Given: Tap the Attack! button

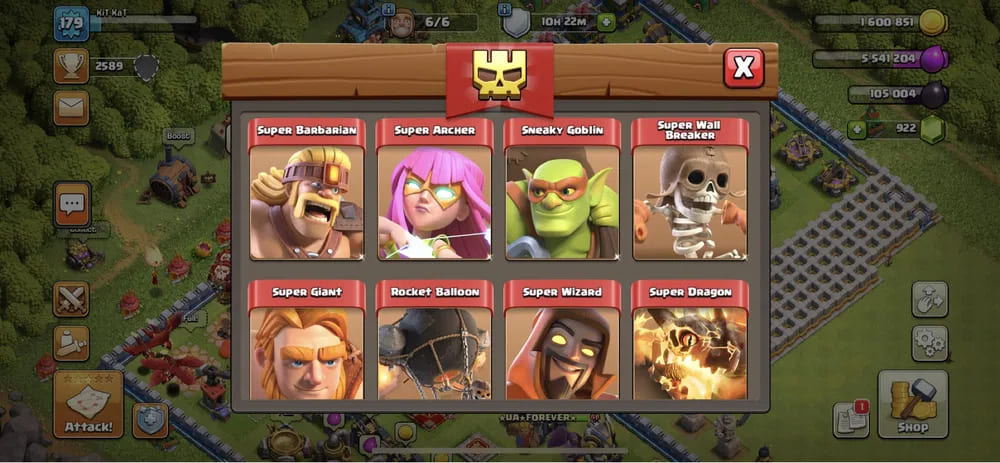Looking at the screenshot, I should click(88, 404).
